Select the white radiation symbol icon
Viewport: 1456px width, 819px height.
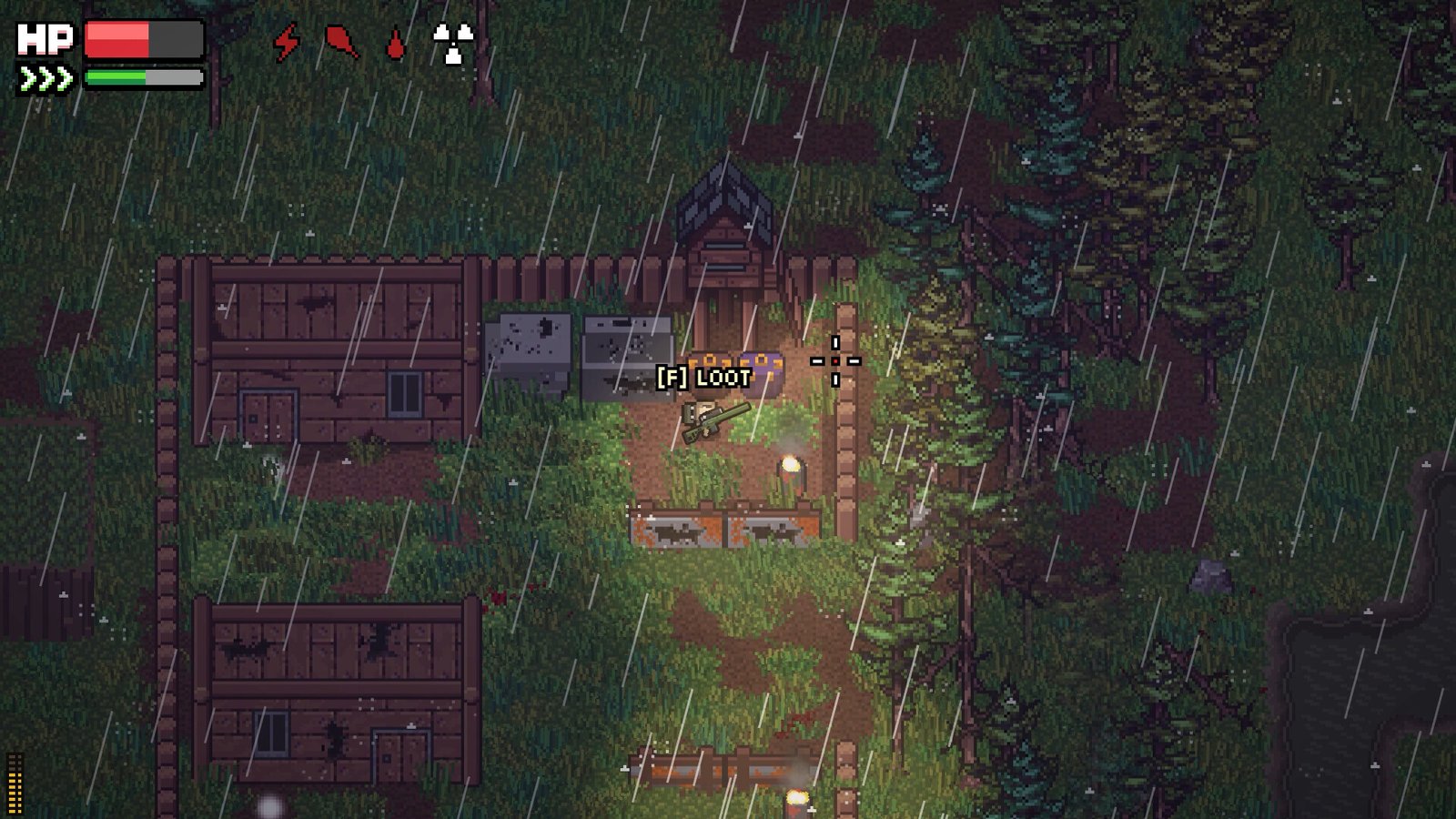(452, 43)
